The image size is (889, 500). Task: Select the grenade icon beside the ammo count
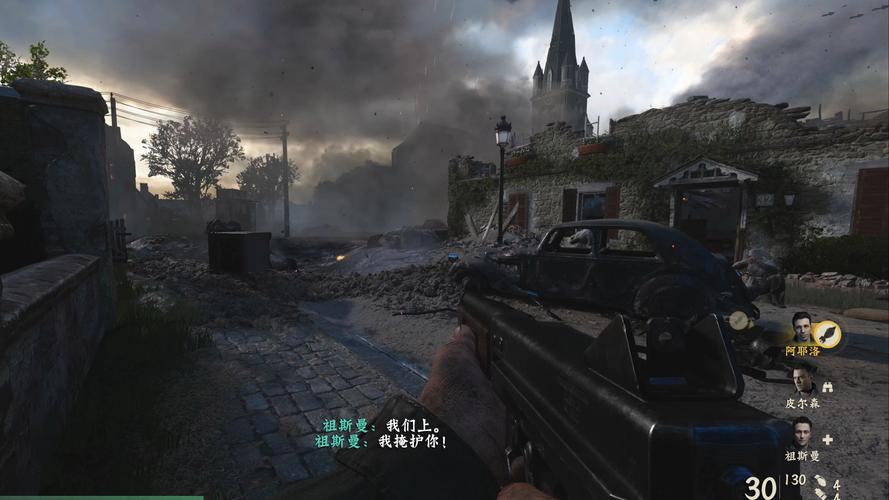(x=819, y=482)
